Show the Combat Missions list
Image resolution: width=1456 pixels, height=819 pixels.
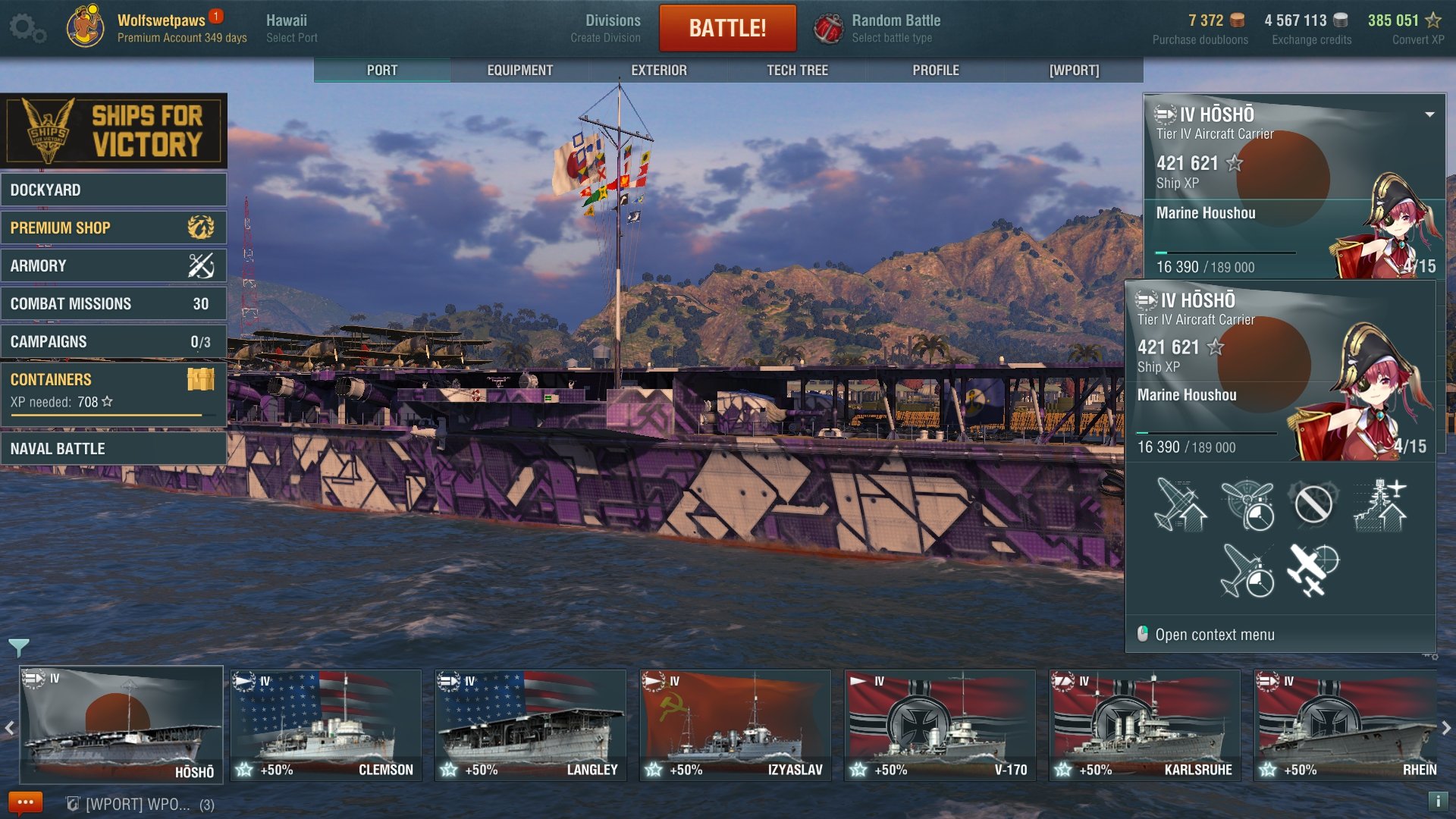(114, 303)
